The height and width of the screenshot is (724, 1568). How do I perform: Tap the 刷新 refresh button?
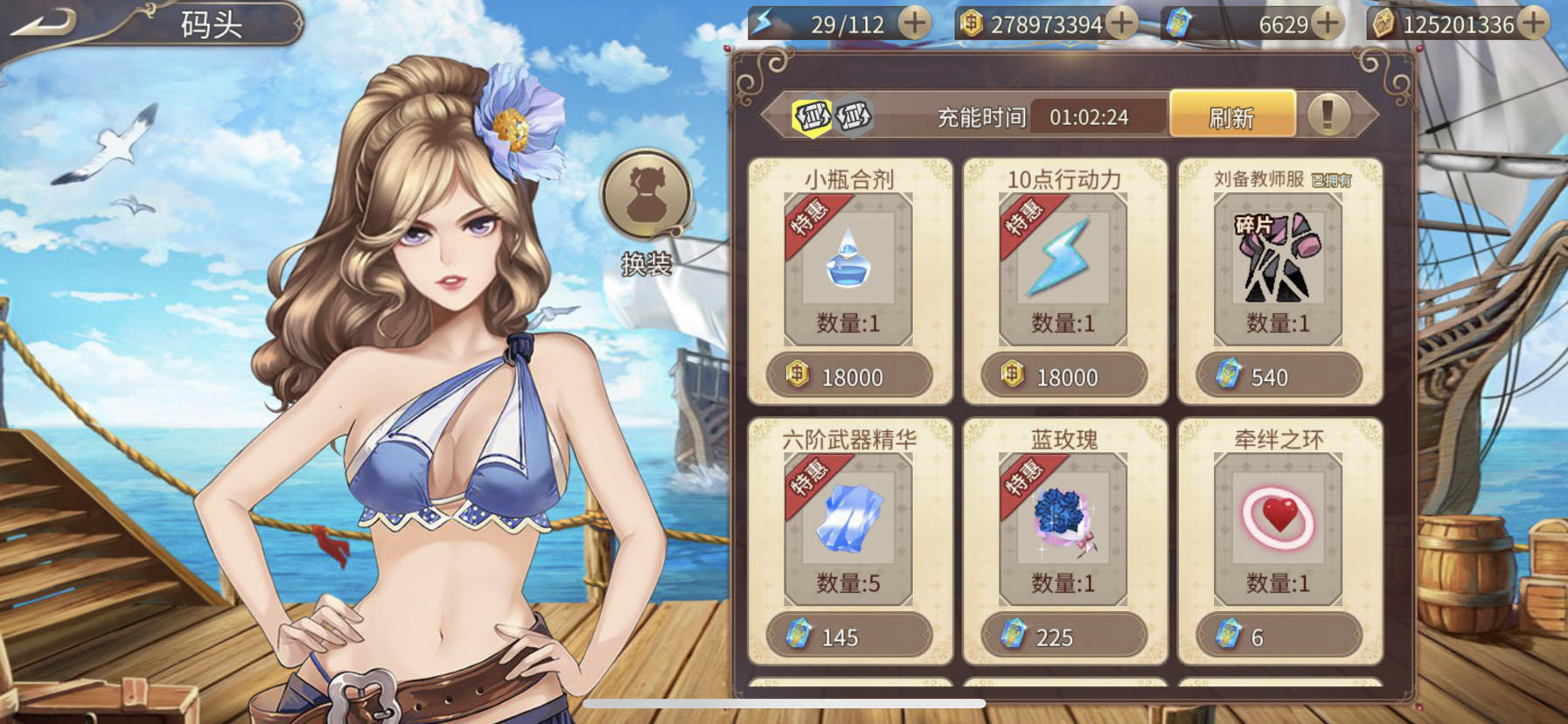click(x=1231, y=116)
